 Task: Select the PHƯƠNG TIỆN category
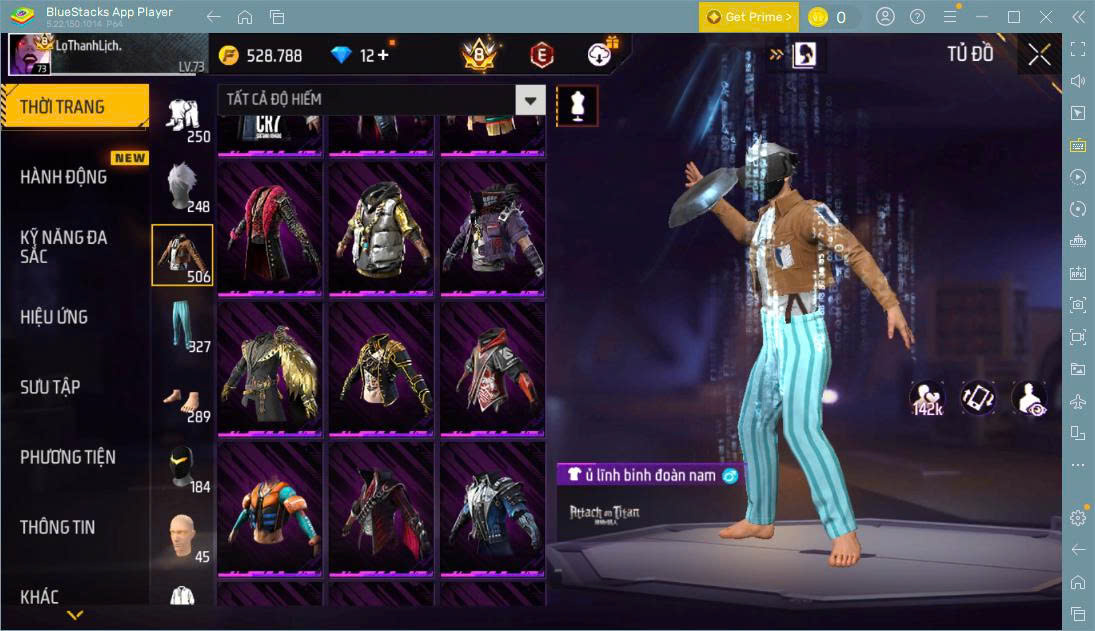68,457
